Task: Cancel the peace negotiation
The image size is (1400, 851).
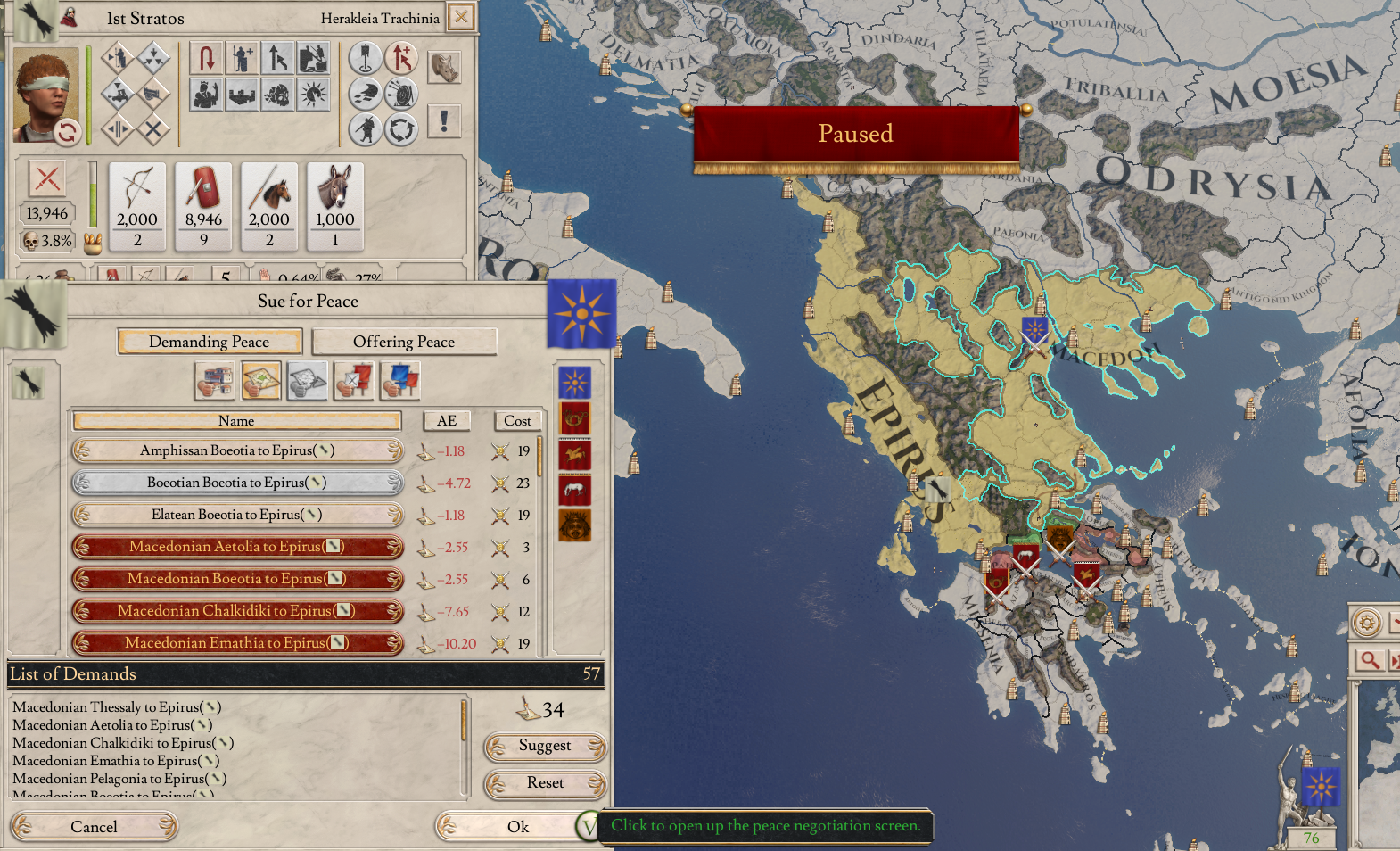Action: pyautogui.click(x=94, y=827)
